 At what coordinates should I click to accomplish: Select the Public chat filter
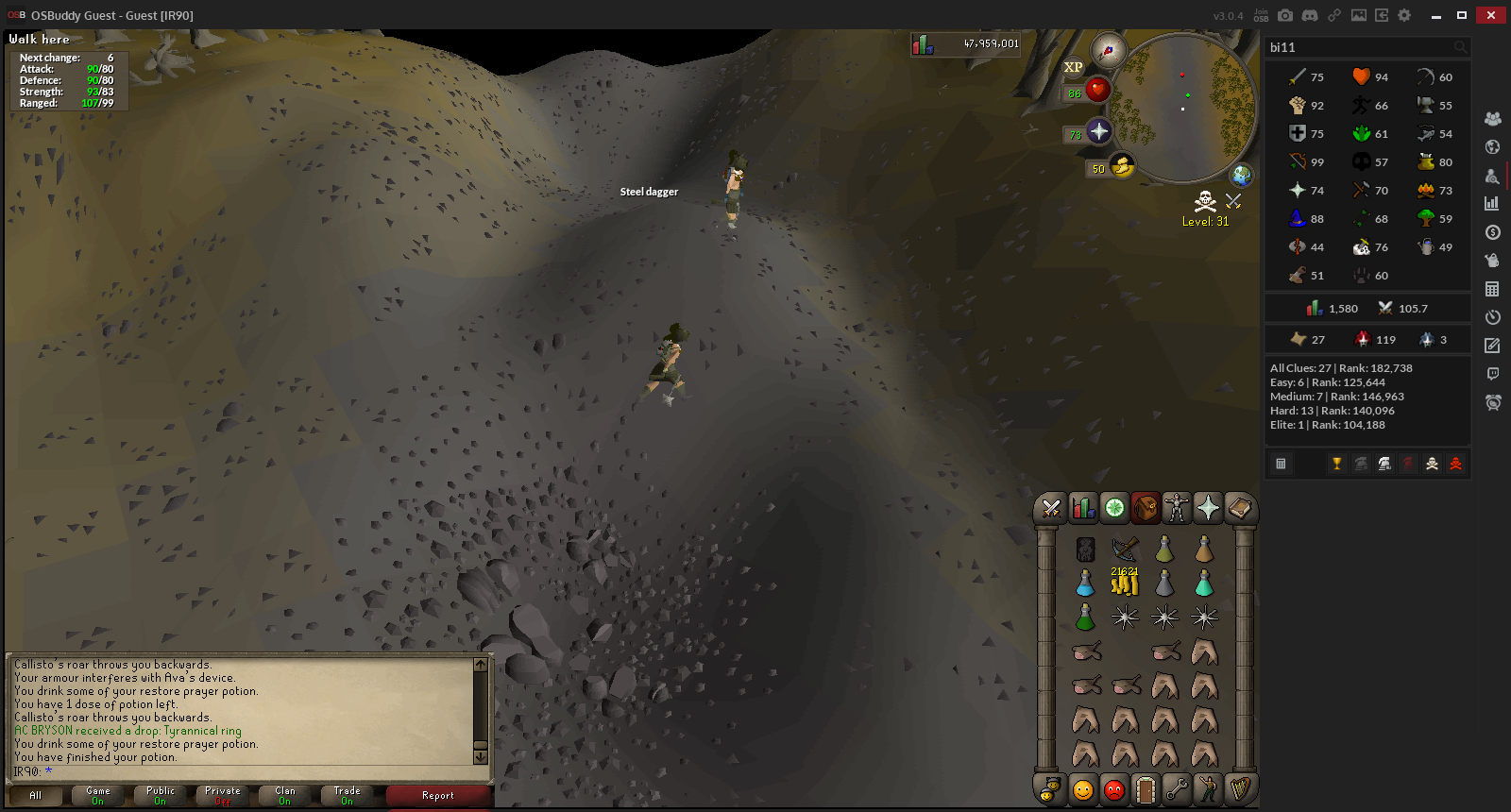[161, 796]
